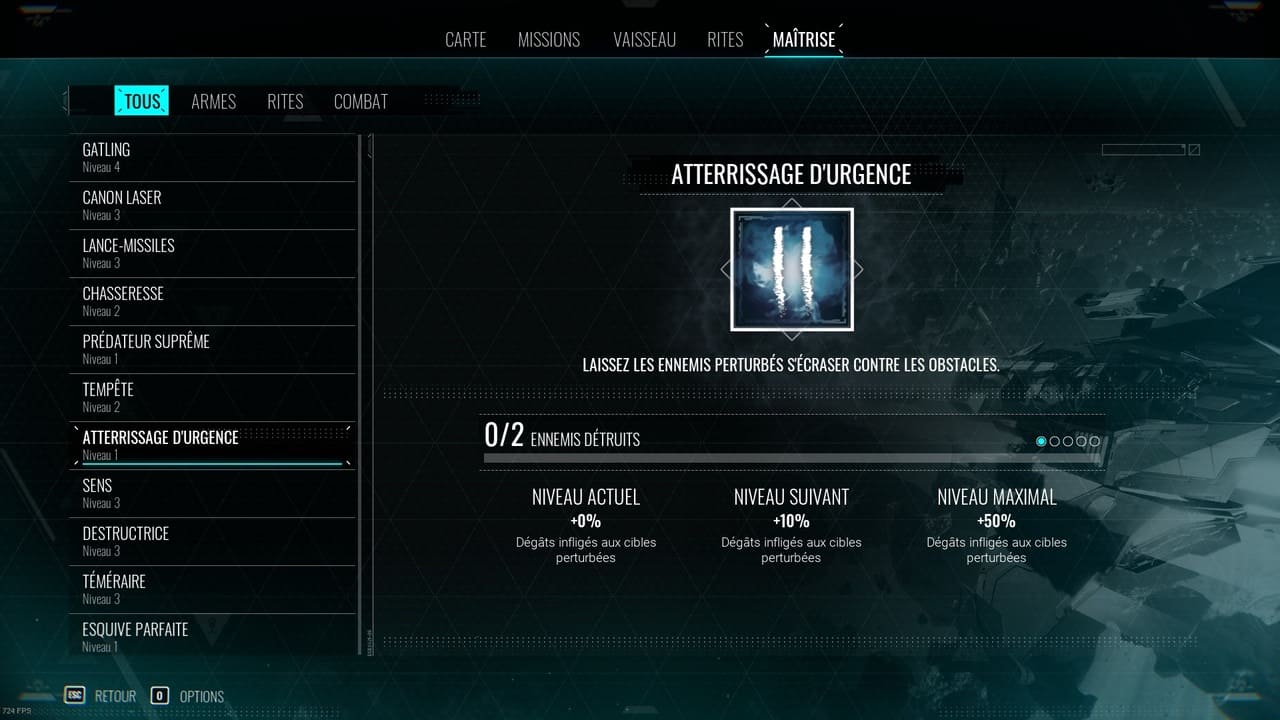The width and height of the screenshot is (1280, 720).
Task: Go to the VAISSEAU screen
Action: (644, 39)
